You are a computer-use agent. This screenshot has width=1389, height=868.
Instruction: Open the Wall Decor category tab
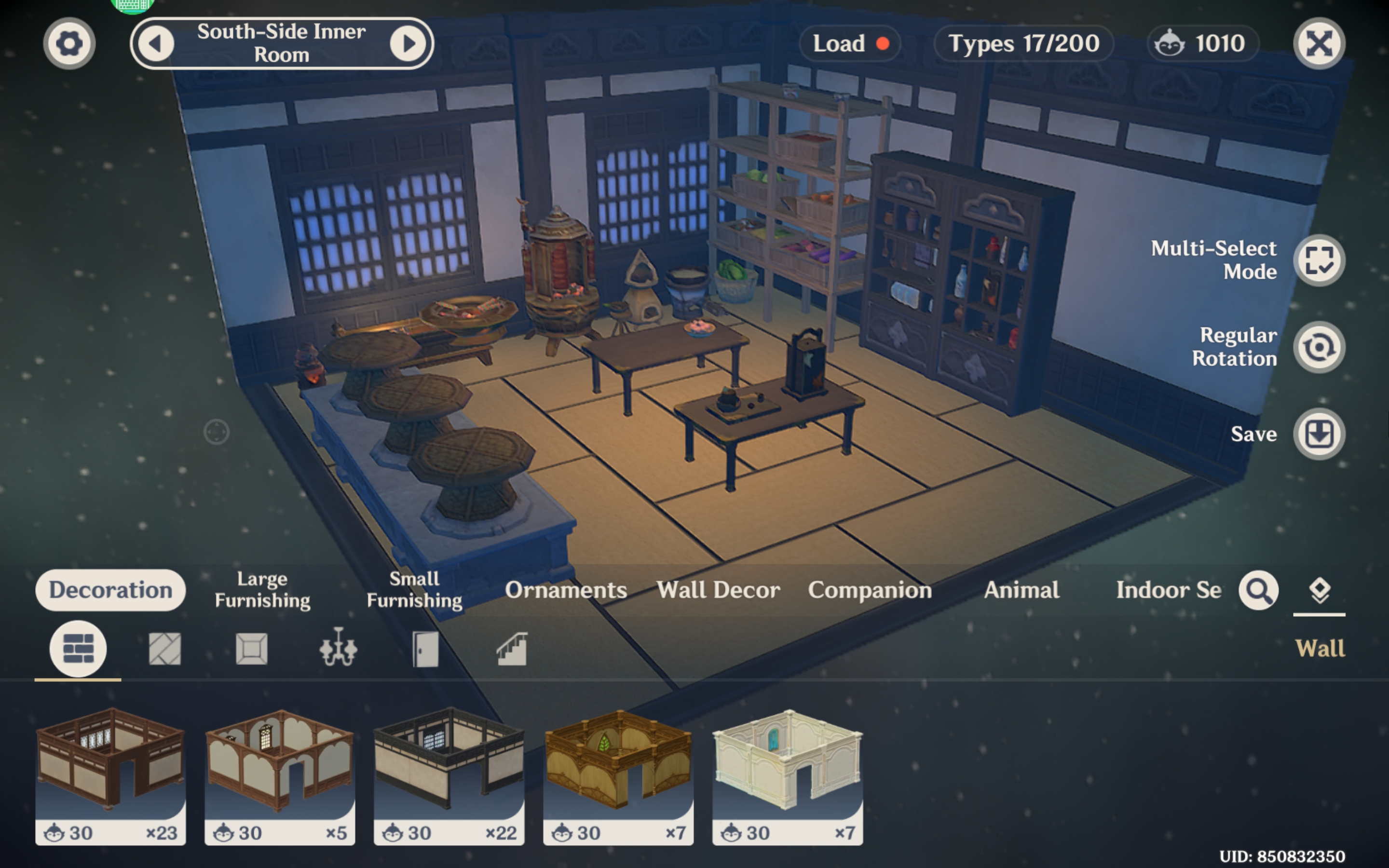click(719, 590)
